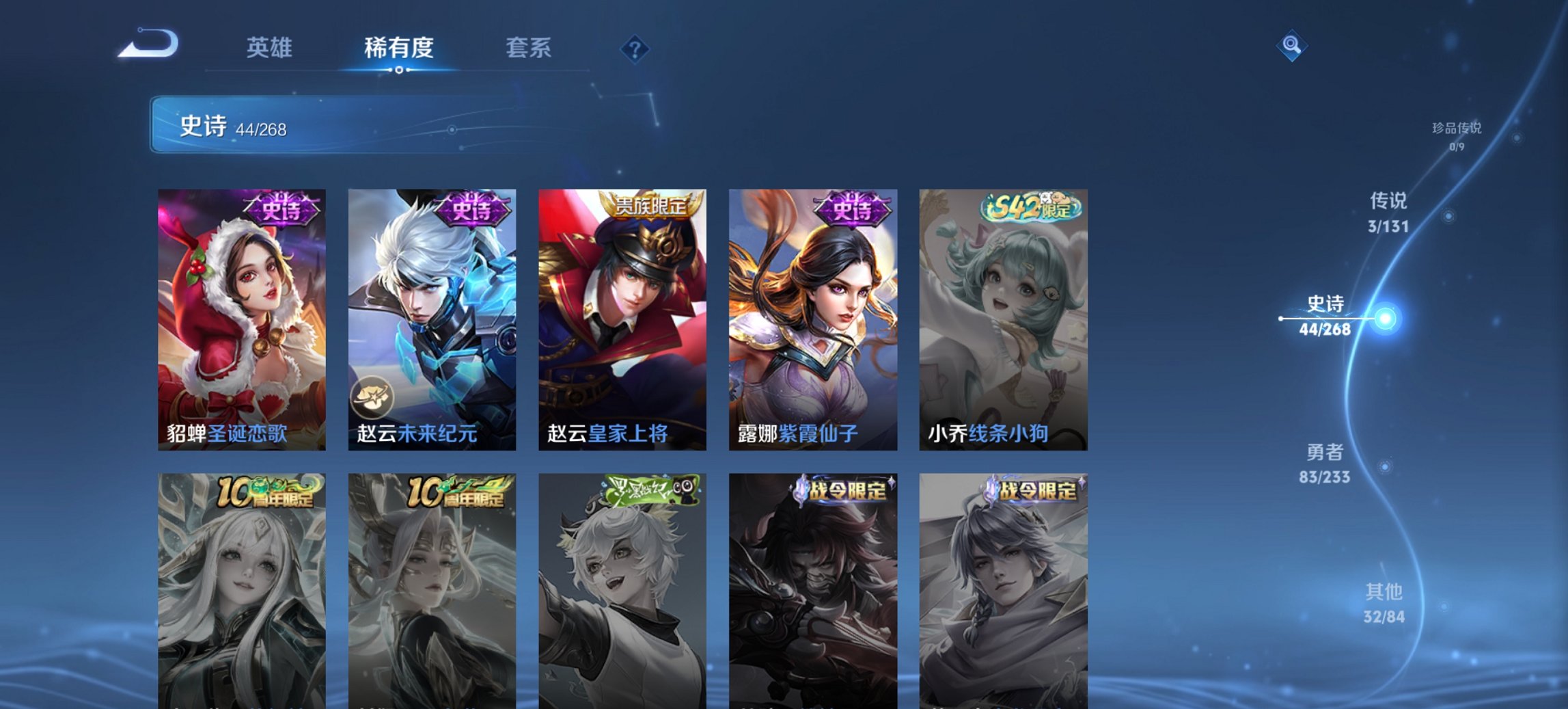The height and width of the screenshot is (709, 1568).
Task: Switch to the 套系 tab
Action: [528, 48]
